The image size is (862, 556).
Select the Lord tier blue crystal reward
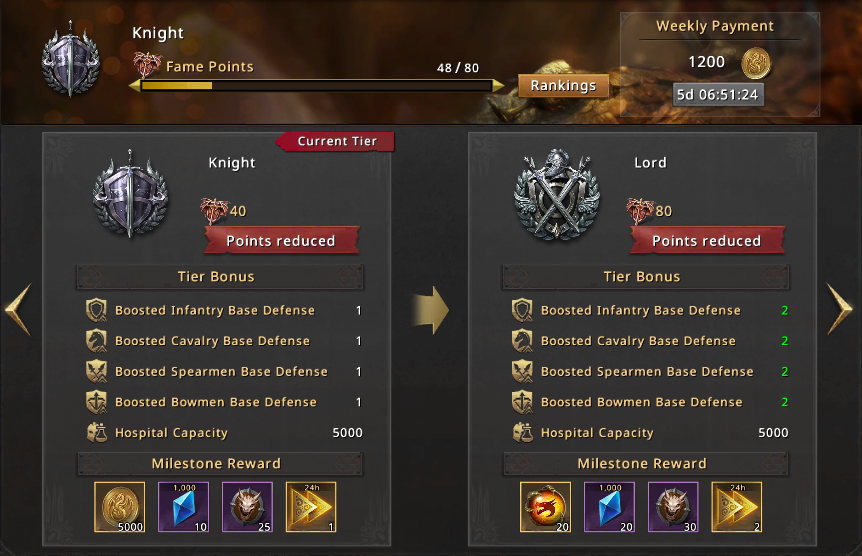coord(609,507)
